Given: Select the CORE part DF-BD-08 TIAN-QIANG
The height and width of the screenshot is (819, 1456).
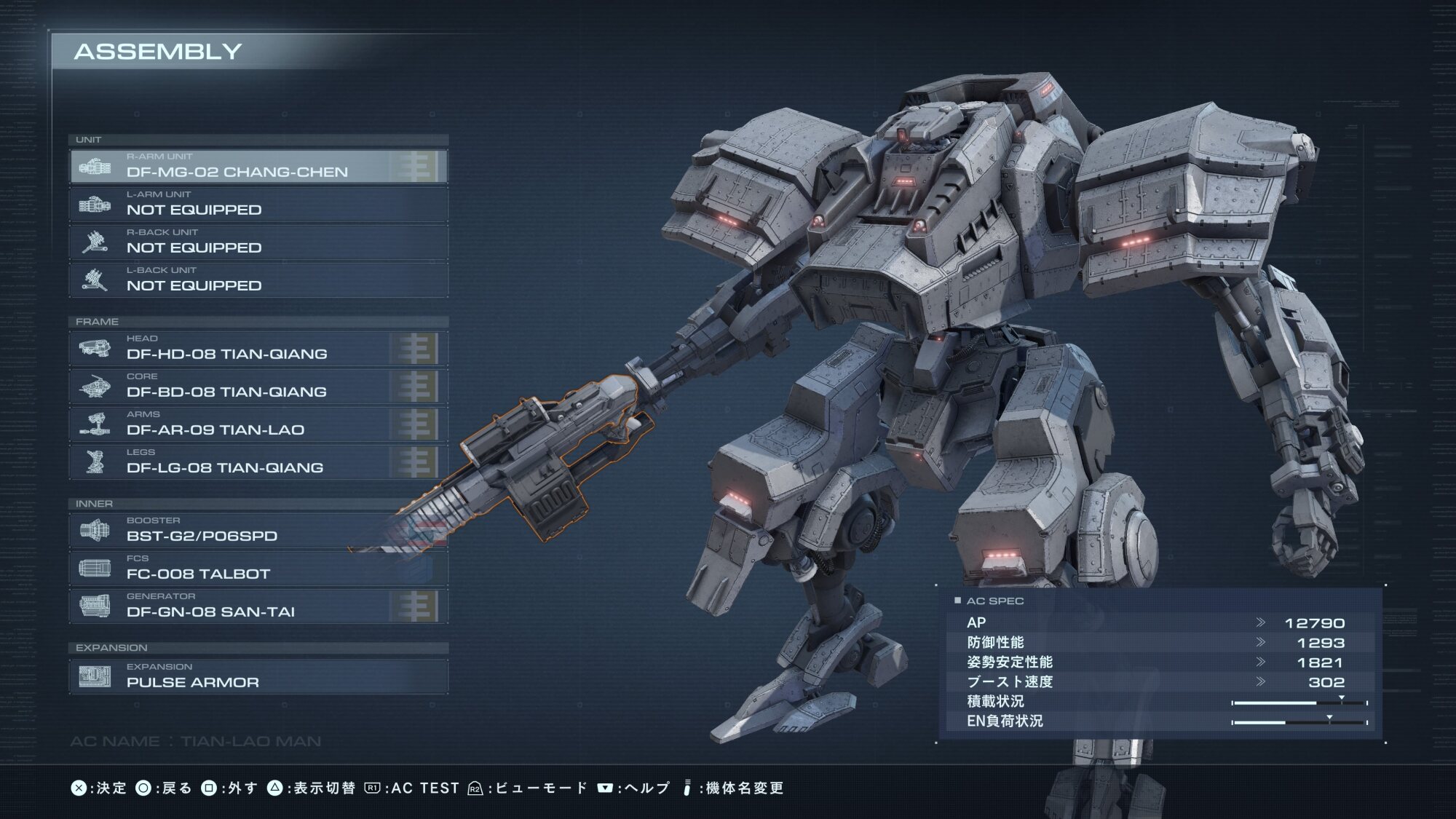Looking at the screenshot, I should [x=258, y=387].
